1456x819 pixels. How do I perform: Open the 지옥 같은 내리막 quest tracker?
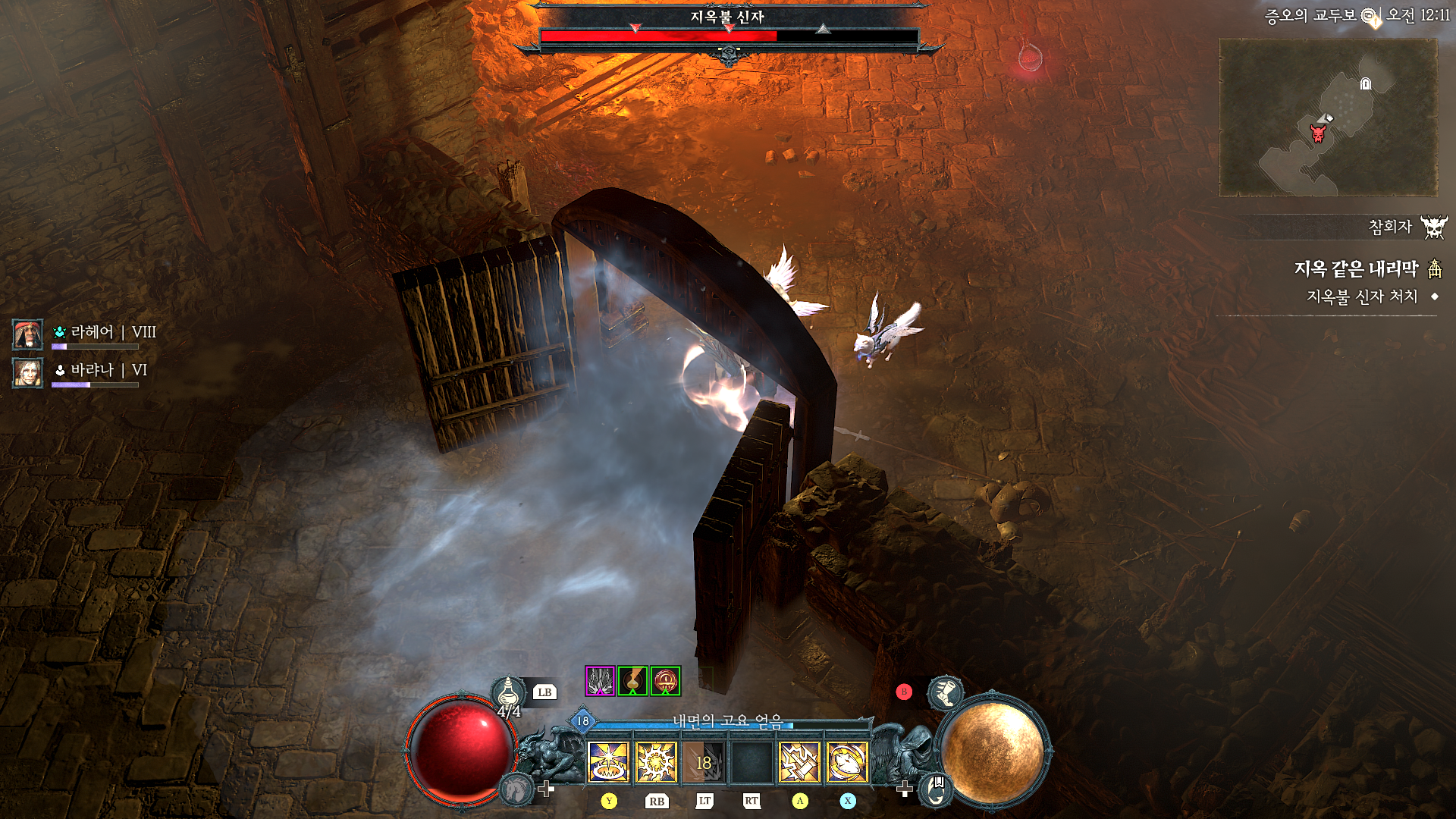point(1355,268)
